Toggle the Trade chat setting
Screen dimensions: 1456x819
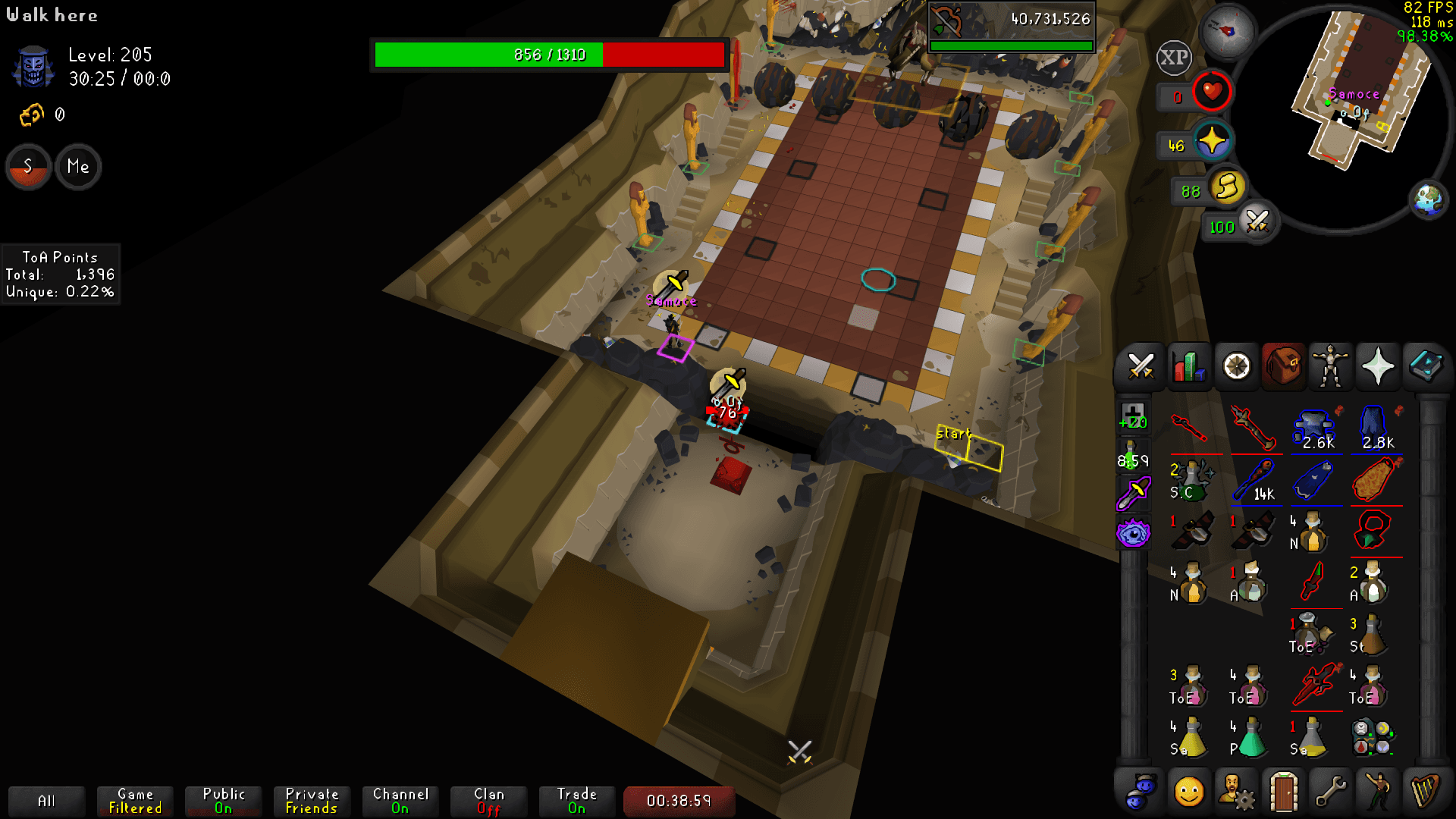click(576, 800)
